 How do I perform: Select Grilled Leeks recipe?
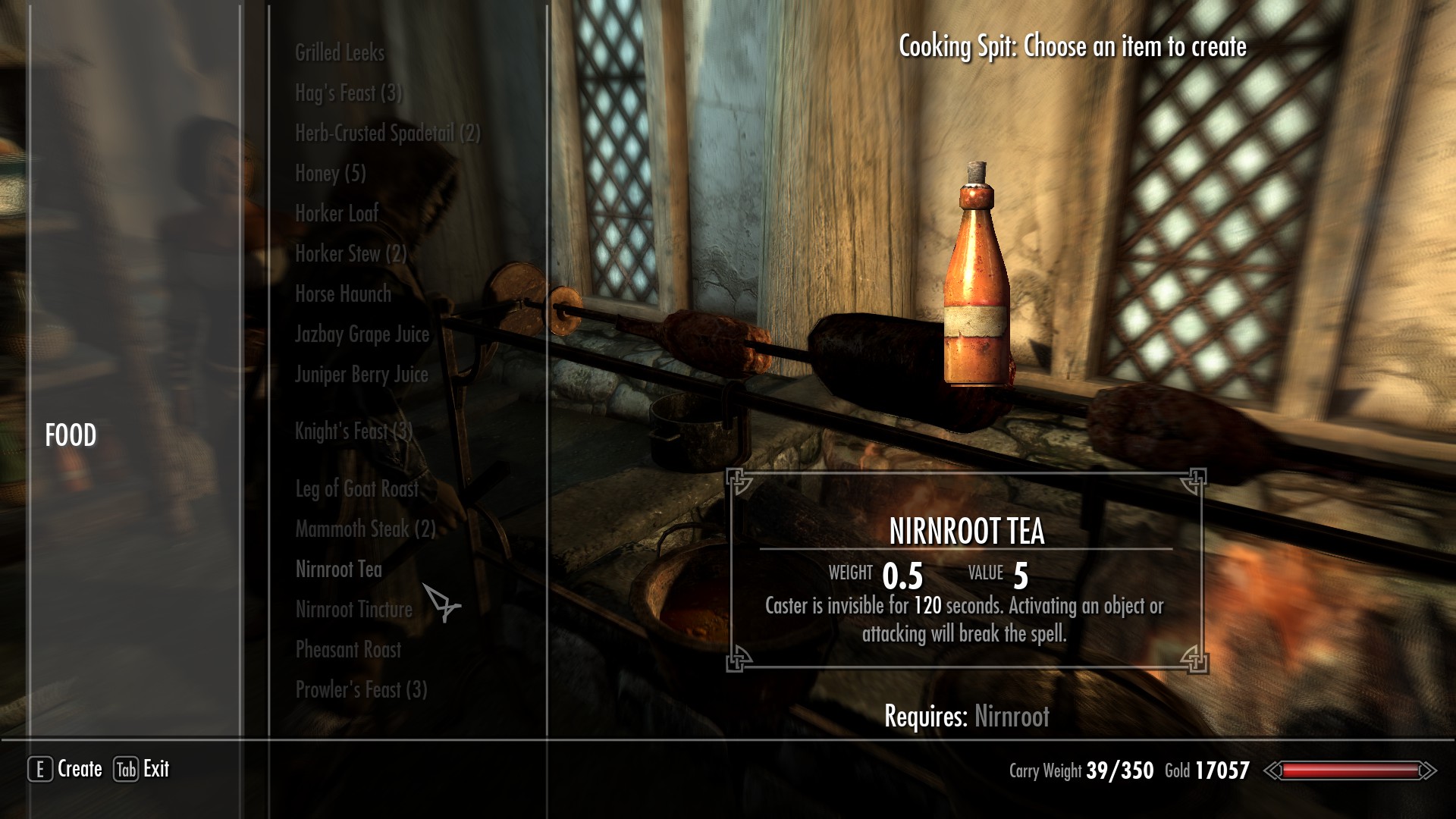pyautogui.click(x=340, y=53)
